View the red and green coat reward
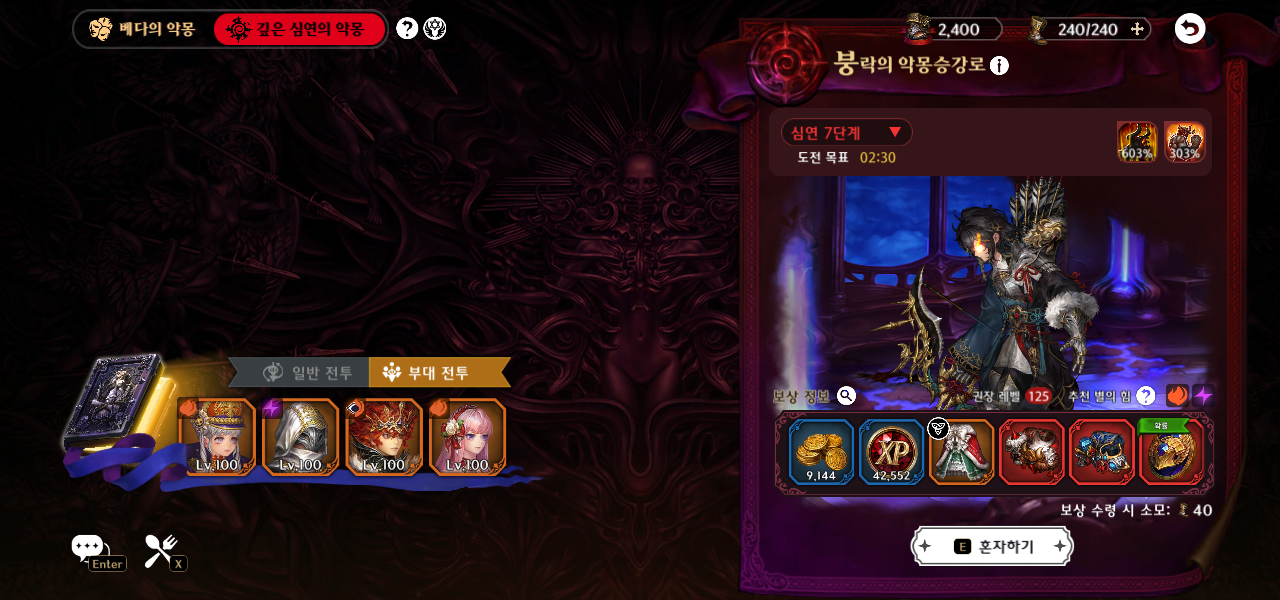The width and height of the screenshot is (1280, 600). [961, 452]
